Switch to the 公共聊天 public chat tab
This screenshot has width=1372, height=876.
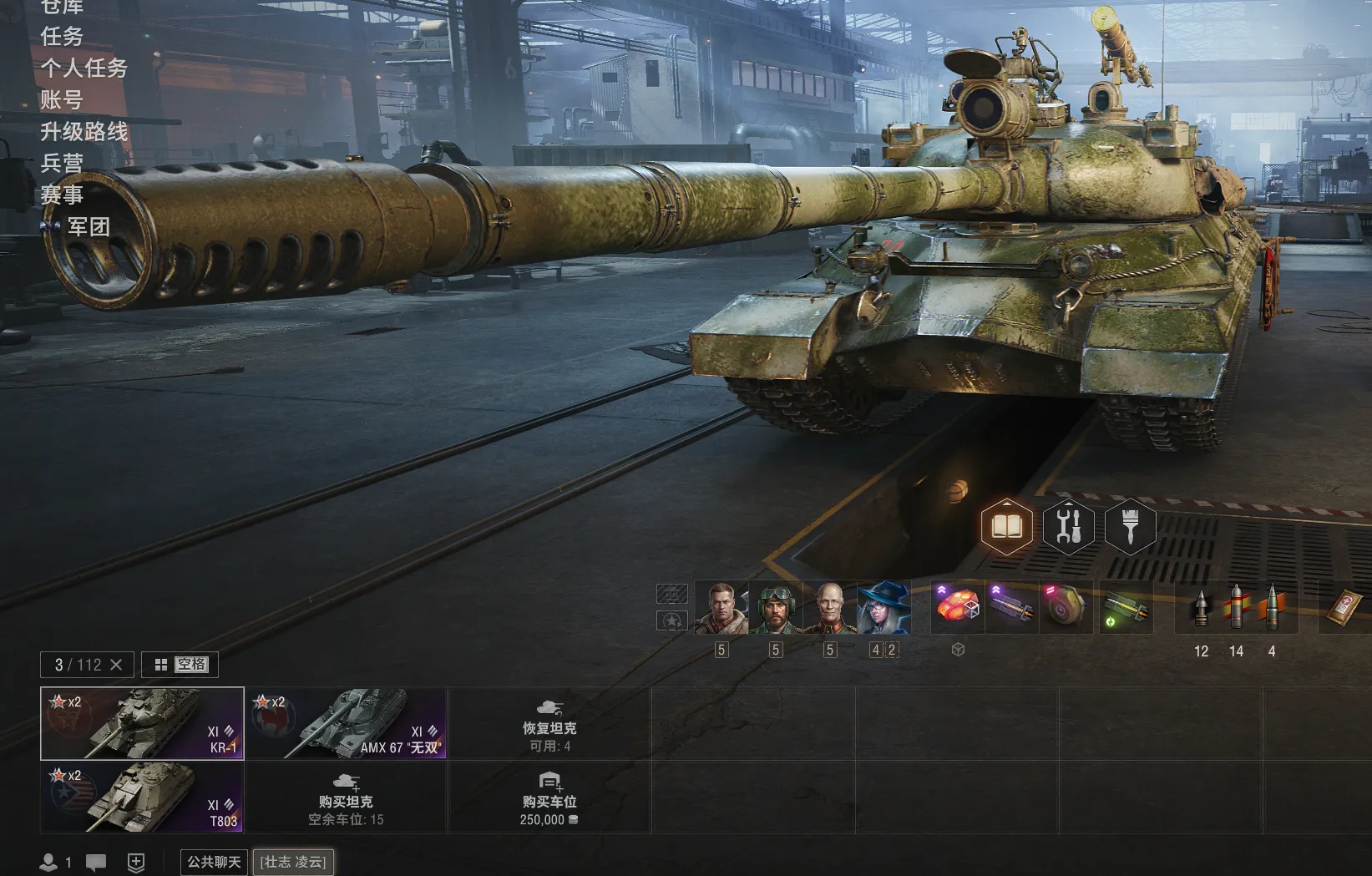pos(214,862)
